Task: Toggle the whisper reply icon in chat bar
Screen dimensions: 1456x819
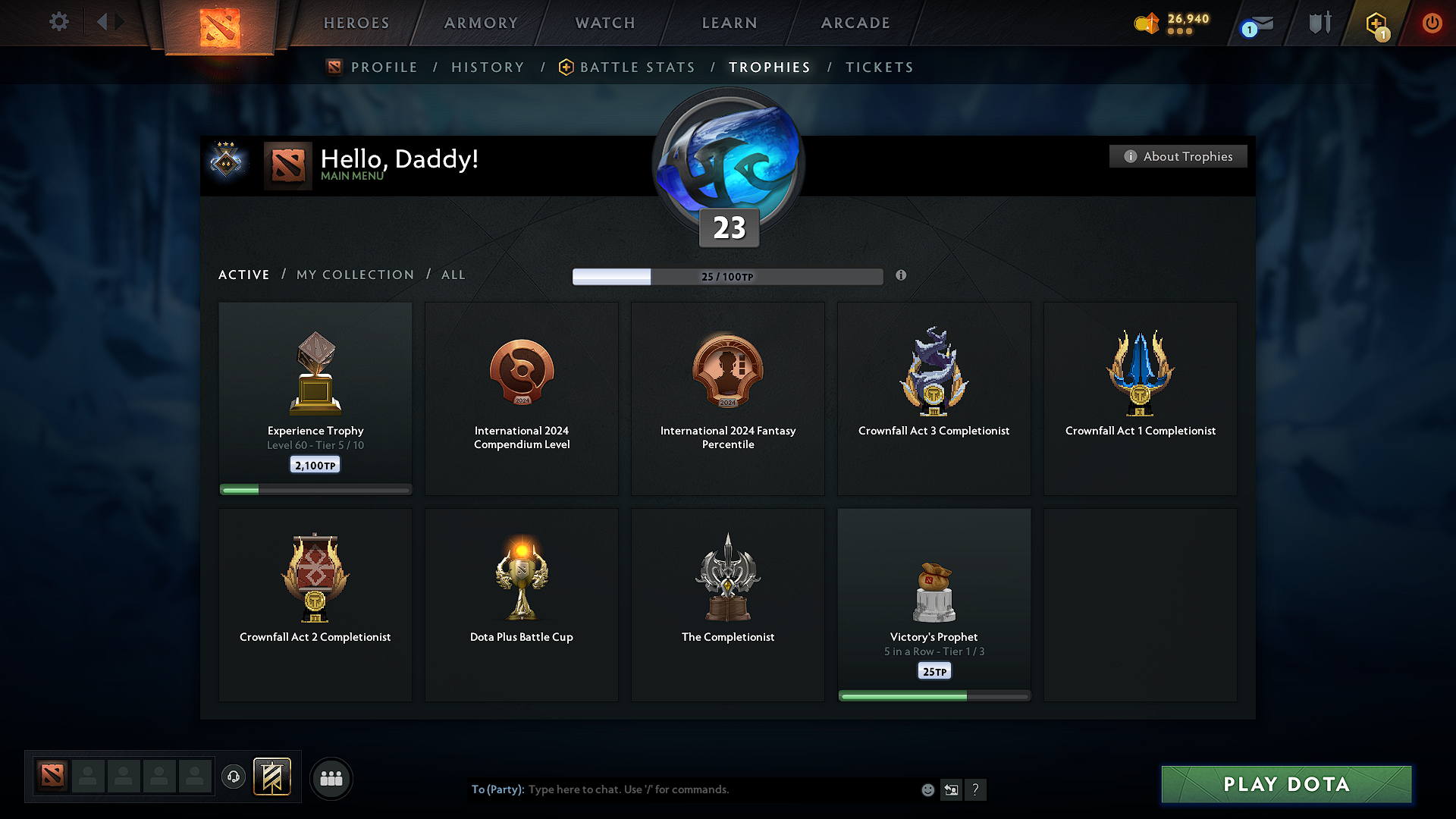Action: coord(952,789)
